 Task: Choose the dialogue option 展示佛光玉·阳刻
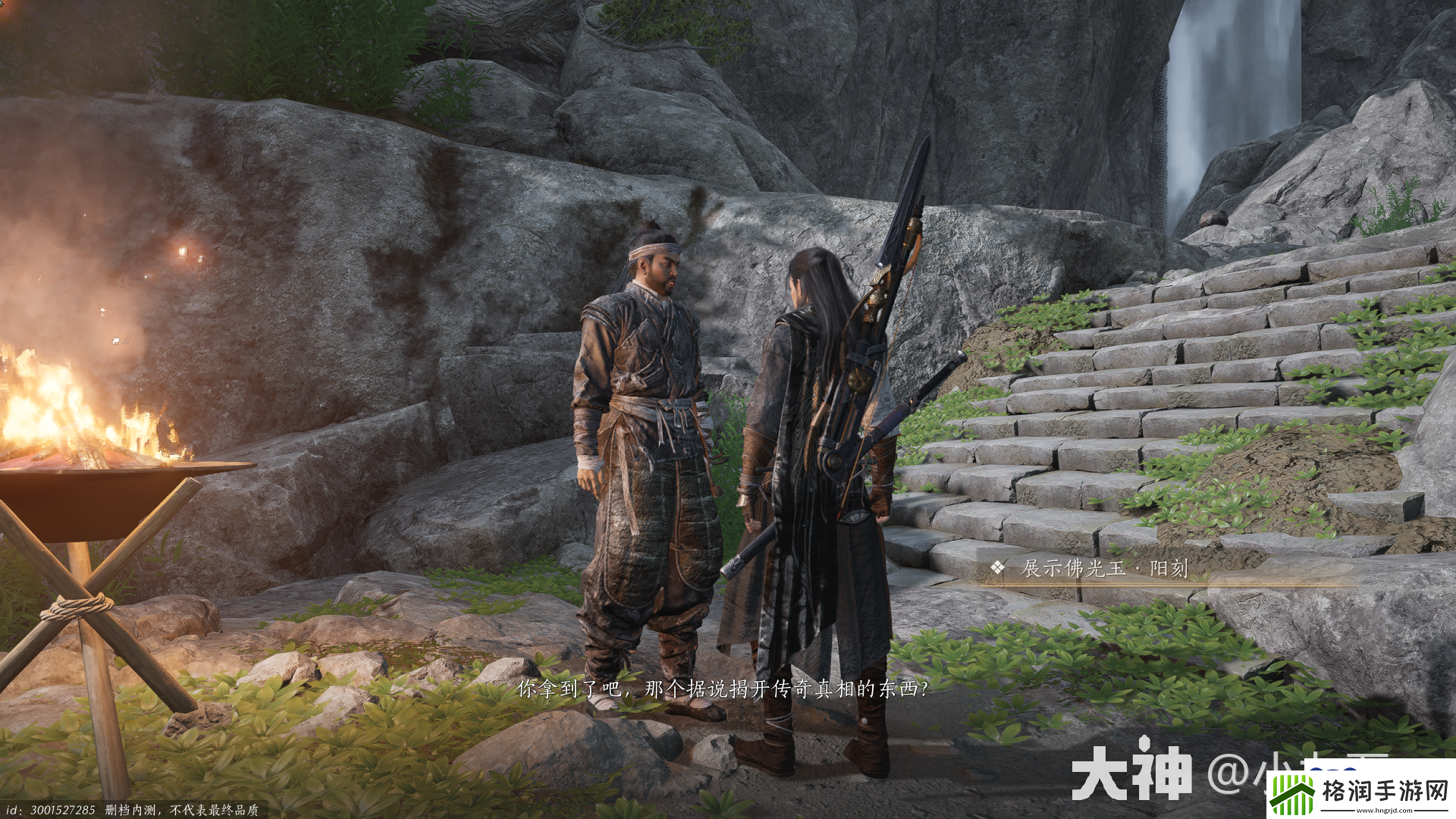tap(1104, 568)
